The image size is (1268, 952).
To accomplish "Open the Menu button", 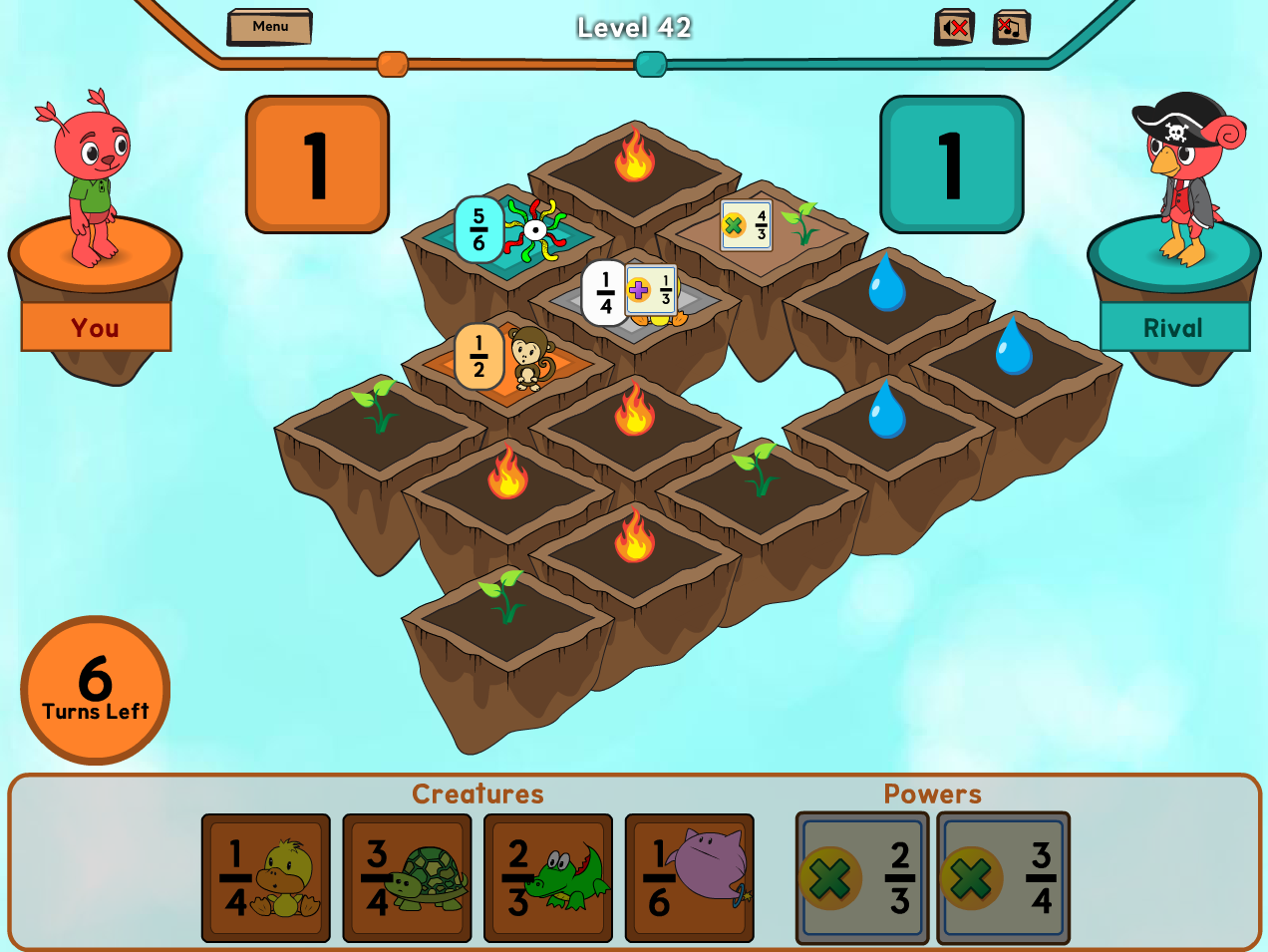I will click(x=269, y=27).
